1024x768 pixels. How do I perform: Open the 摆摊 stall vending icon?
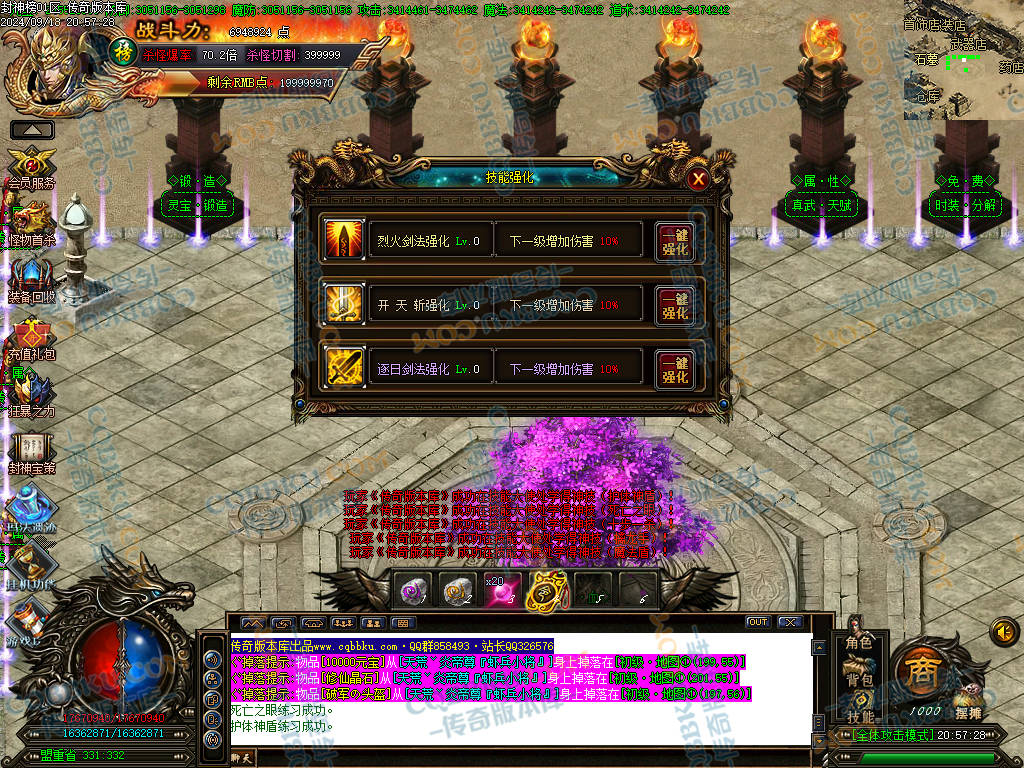point(966,703)
